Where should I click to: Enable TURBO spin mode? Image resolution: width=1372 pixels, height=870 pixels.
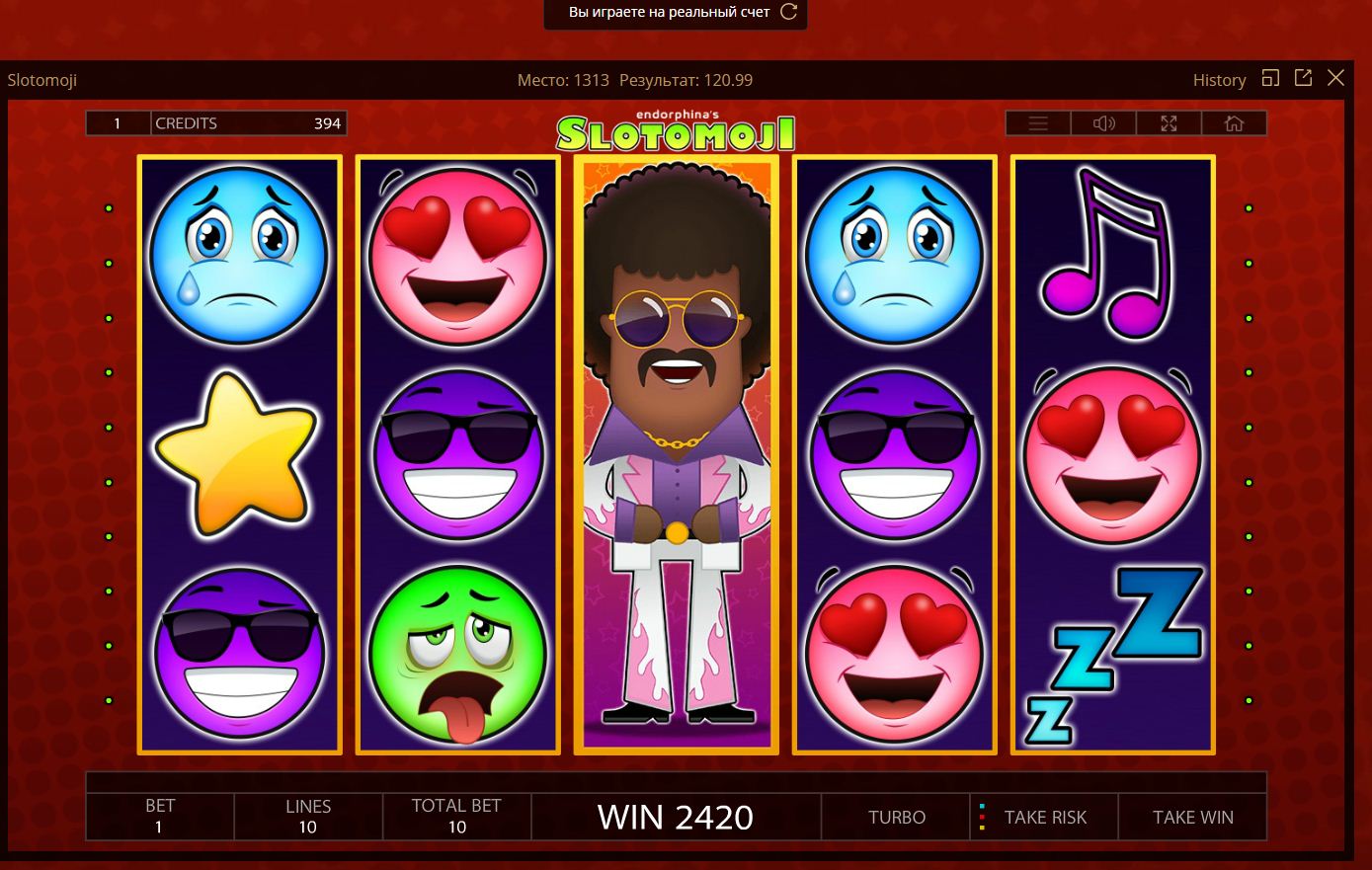click(897, 818)
